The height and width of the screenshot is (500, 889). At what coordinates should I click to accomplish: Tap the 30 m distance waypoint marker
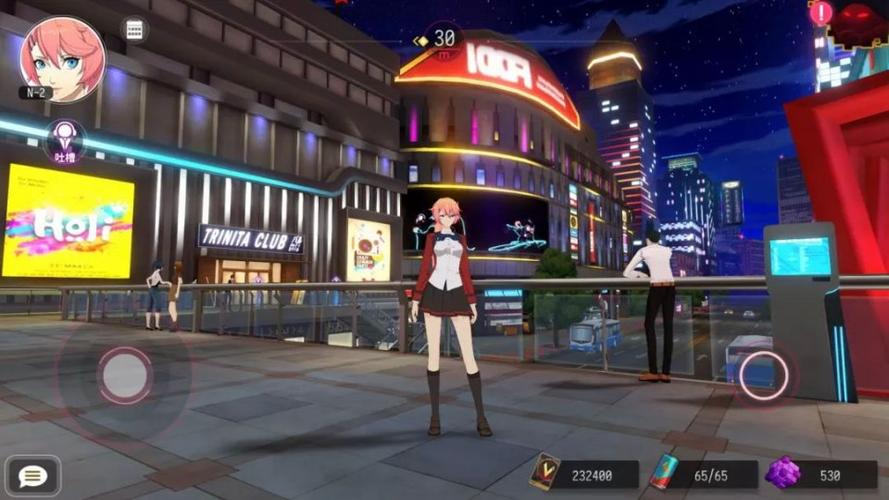click(x=443, y=41)
